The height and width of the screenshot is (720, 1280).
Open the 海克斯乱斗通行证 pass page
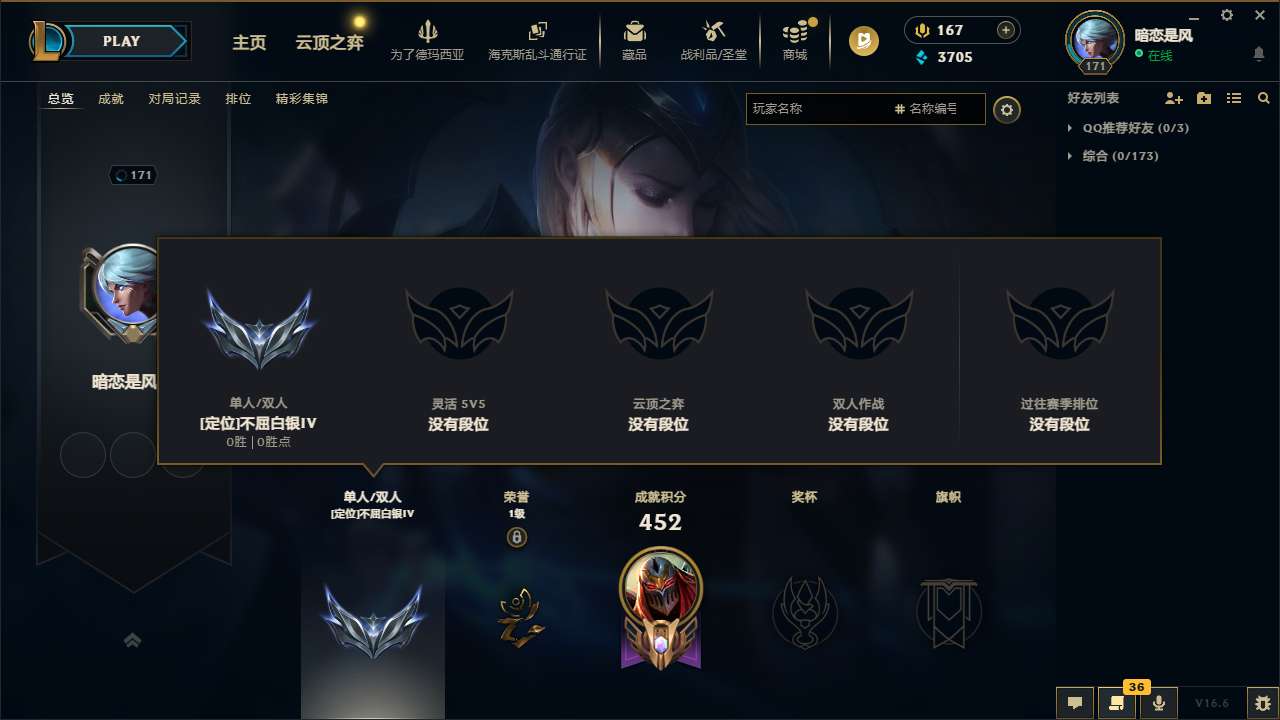539,40
